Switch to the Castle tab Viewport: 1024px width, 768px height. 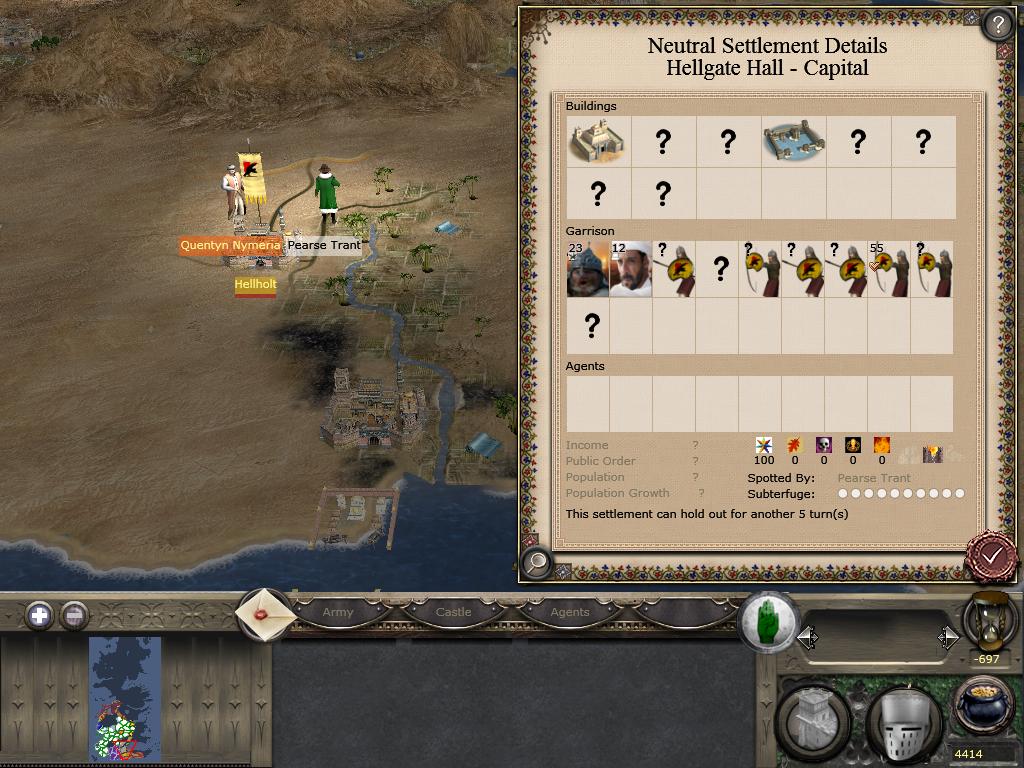pos(453,612)
